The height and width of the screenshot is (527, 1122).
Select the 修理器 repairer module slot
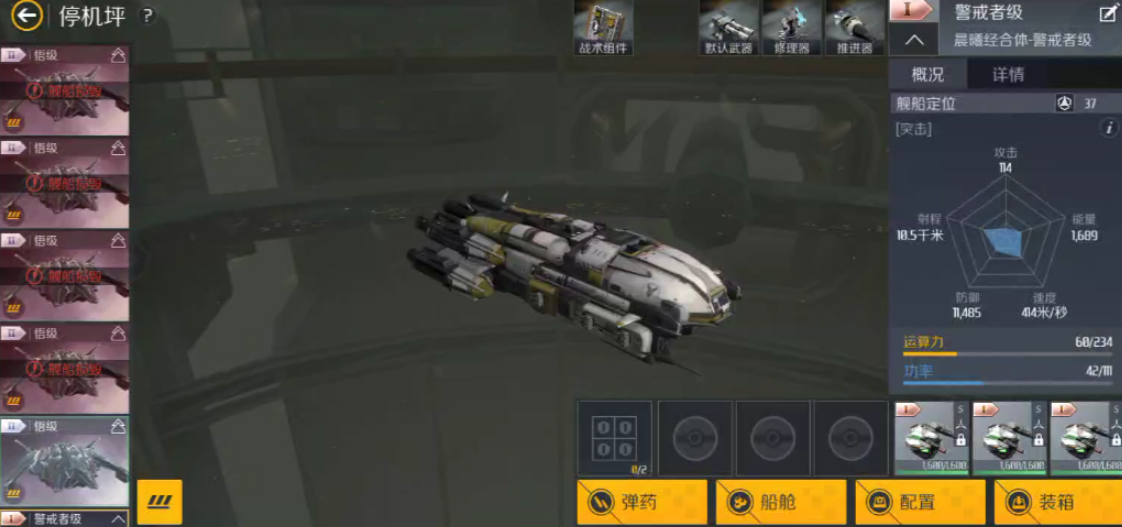pos(791,28)
